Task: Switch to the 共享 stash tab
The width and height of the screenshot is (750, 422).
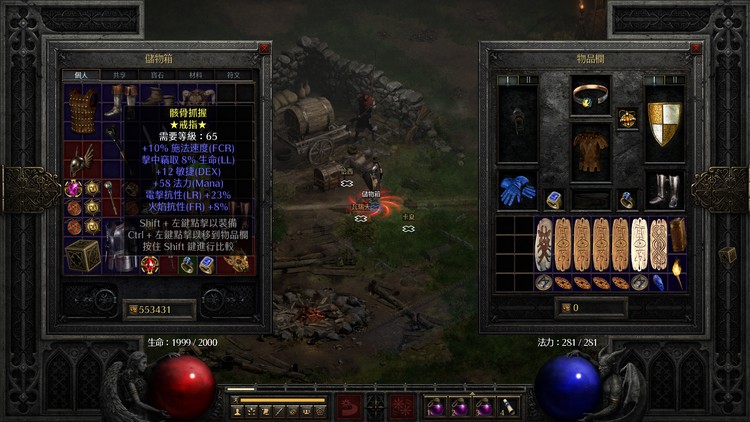Action: coord(120,74)
